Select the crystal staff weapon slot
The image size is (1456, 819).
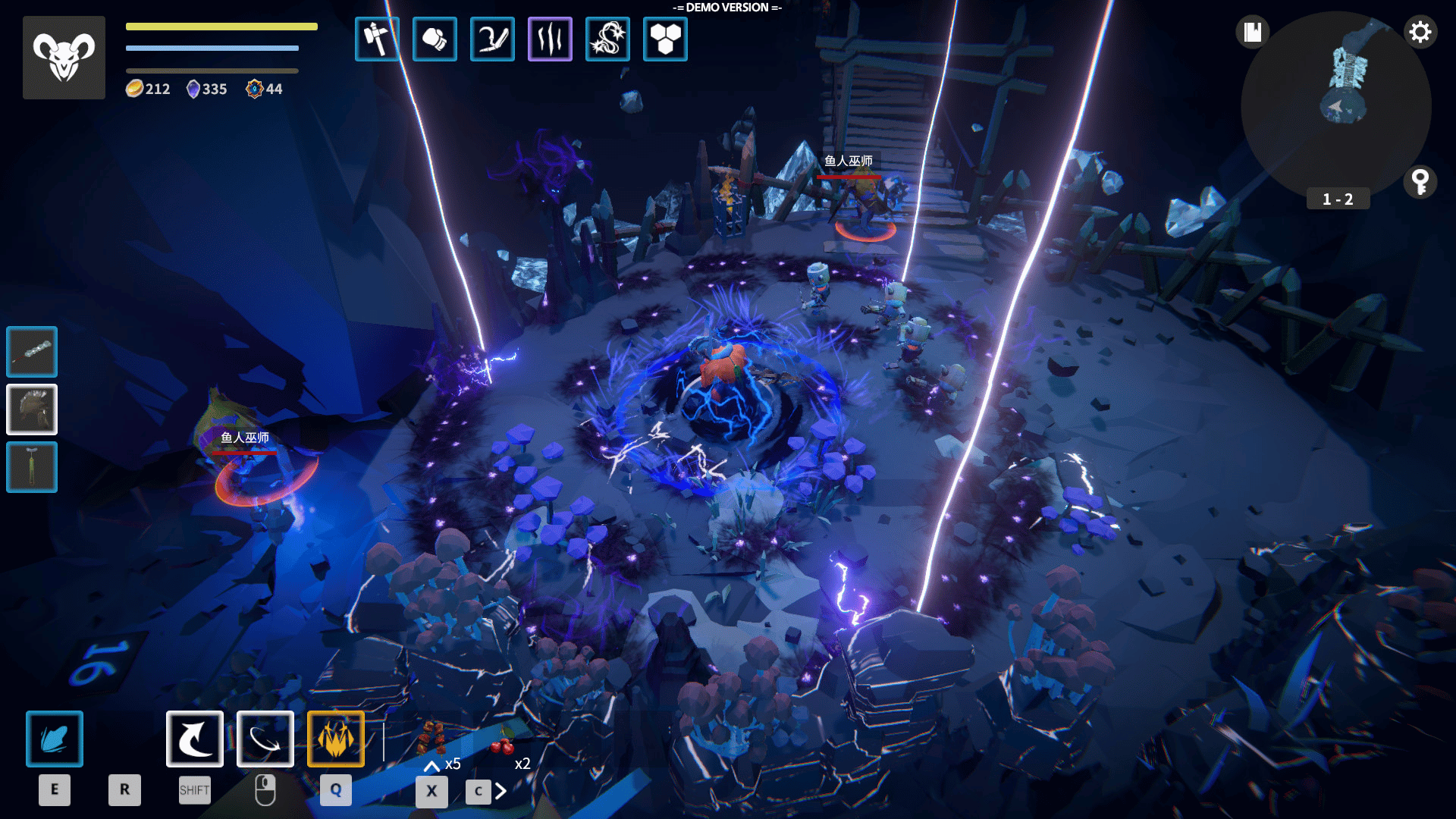tap(32, 352)
